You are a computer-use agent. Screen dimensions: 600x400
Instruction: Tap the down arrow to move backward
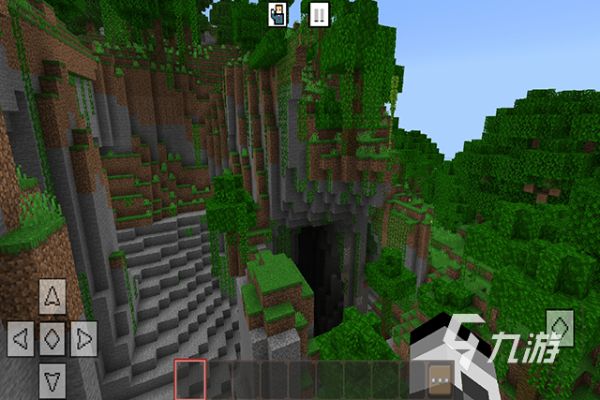tap(52, 378)
